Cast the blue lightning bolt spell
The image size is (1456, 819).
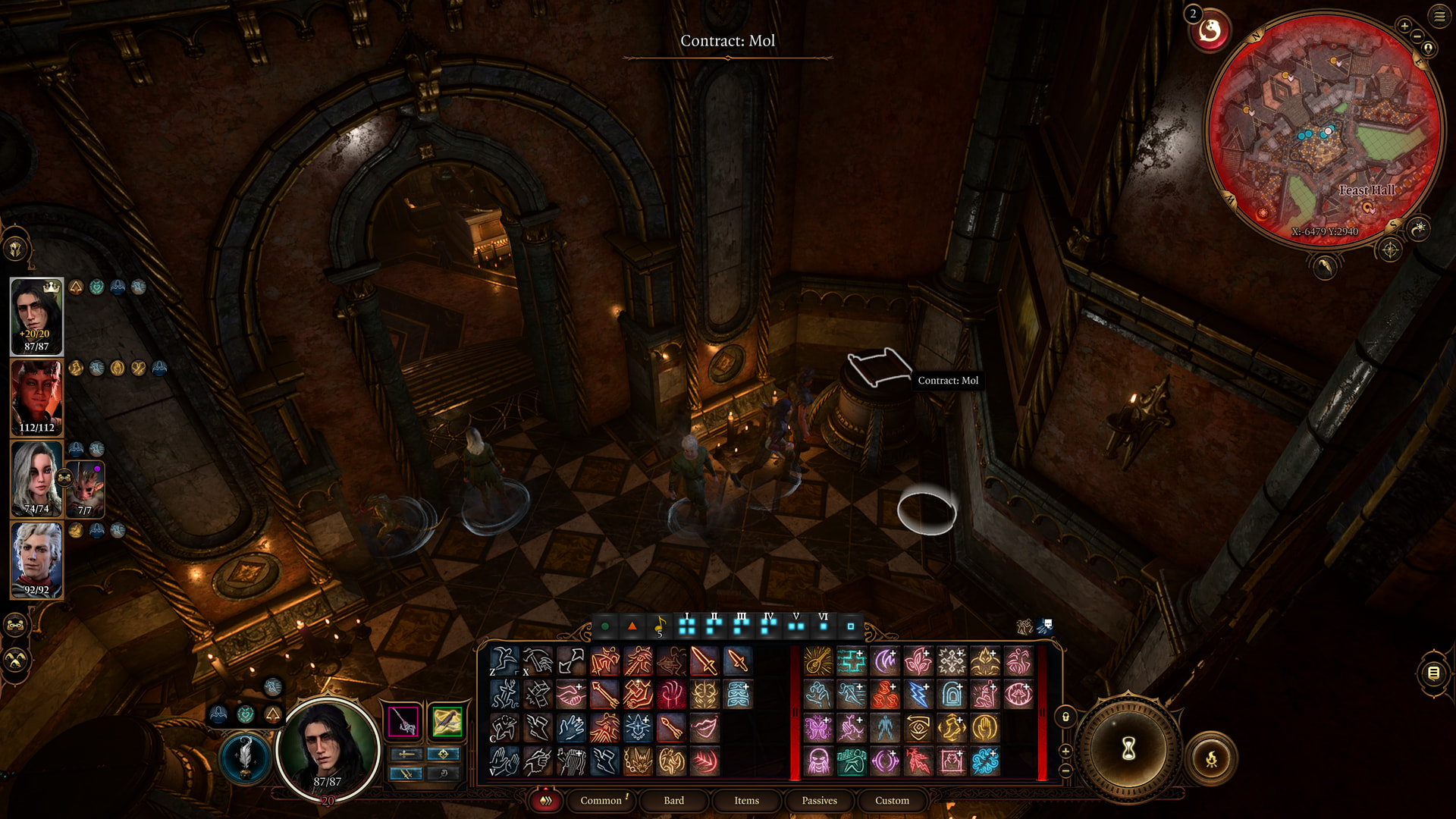point(918,695)
